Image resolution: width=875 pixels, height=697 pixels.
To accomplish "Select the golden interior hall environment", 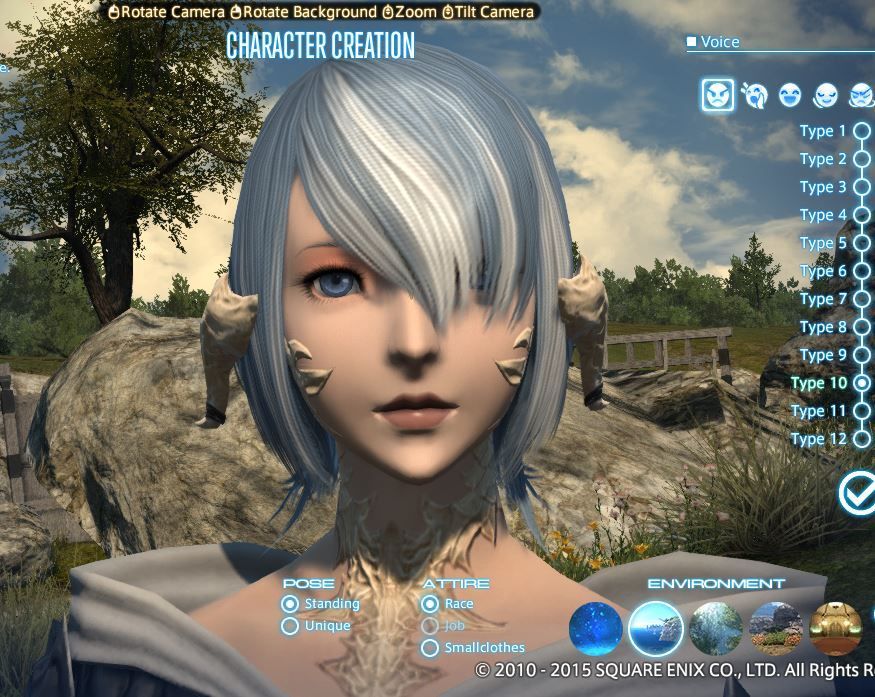I will [836, 628].
